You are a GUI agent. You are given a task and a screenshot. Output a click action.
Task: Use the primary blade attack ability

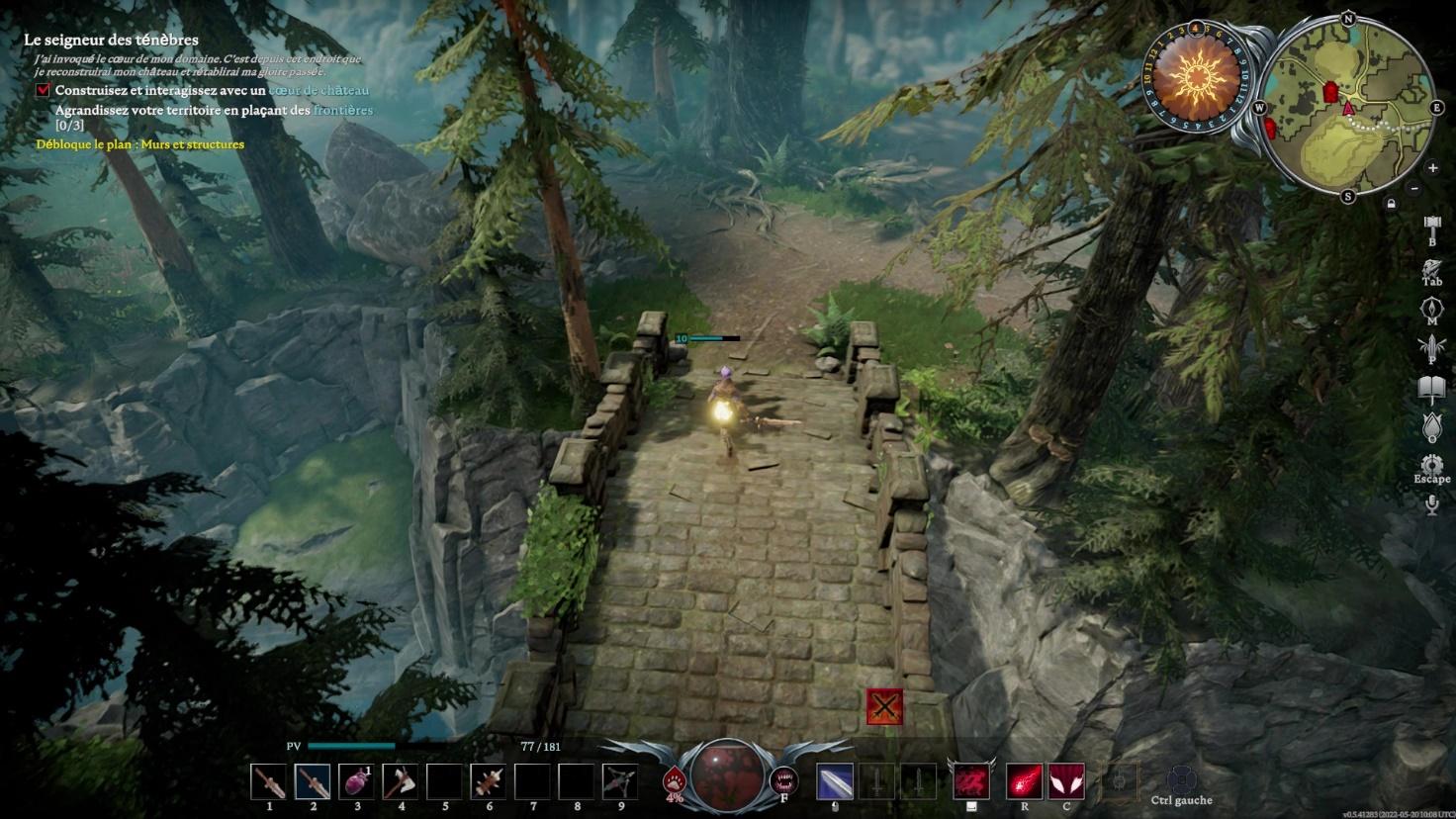click(835, 781)
